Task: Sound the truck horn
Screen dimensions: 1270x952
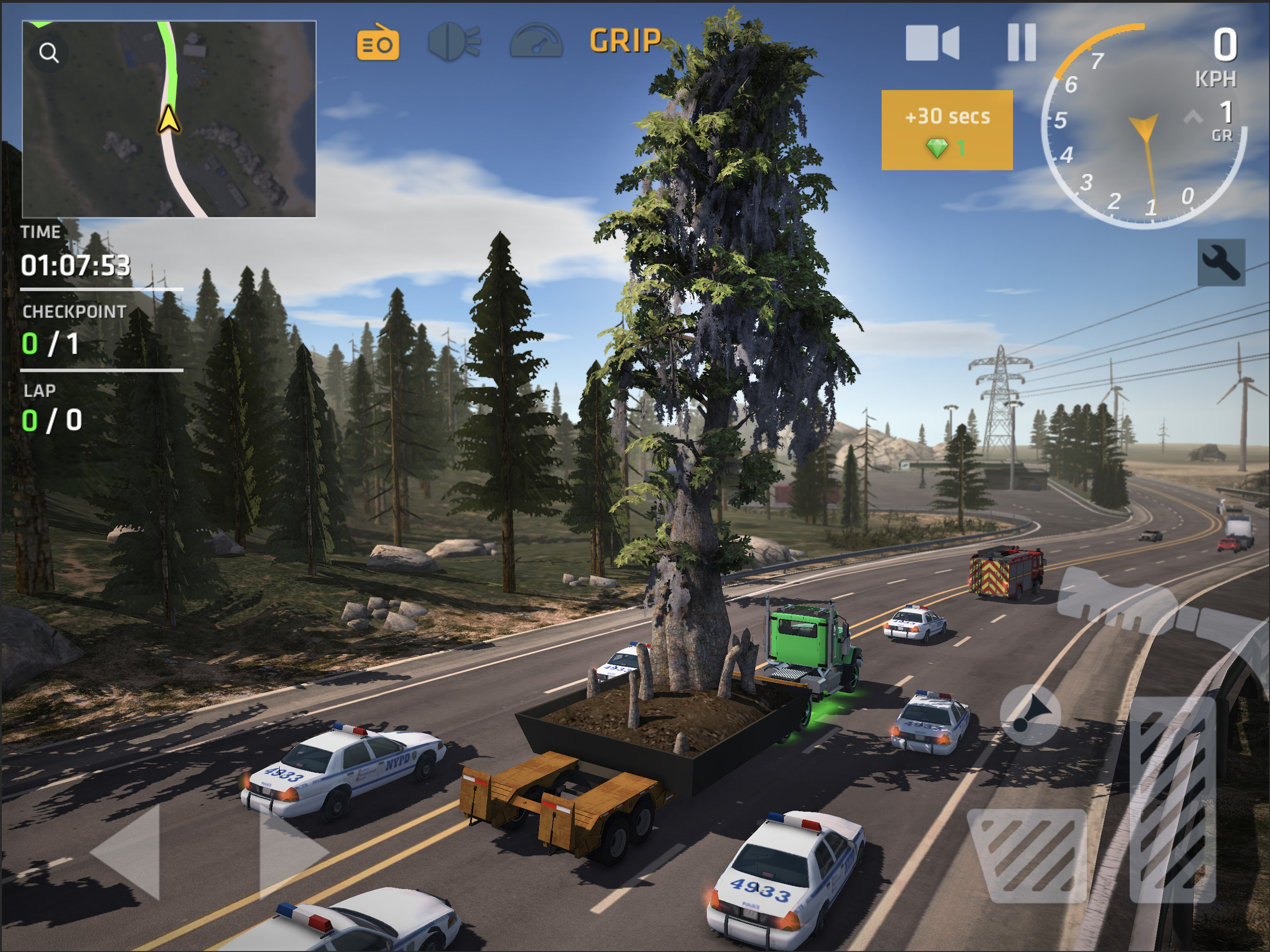Action: point(1030,714)
